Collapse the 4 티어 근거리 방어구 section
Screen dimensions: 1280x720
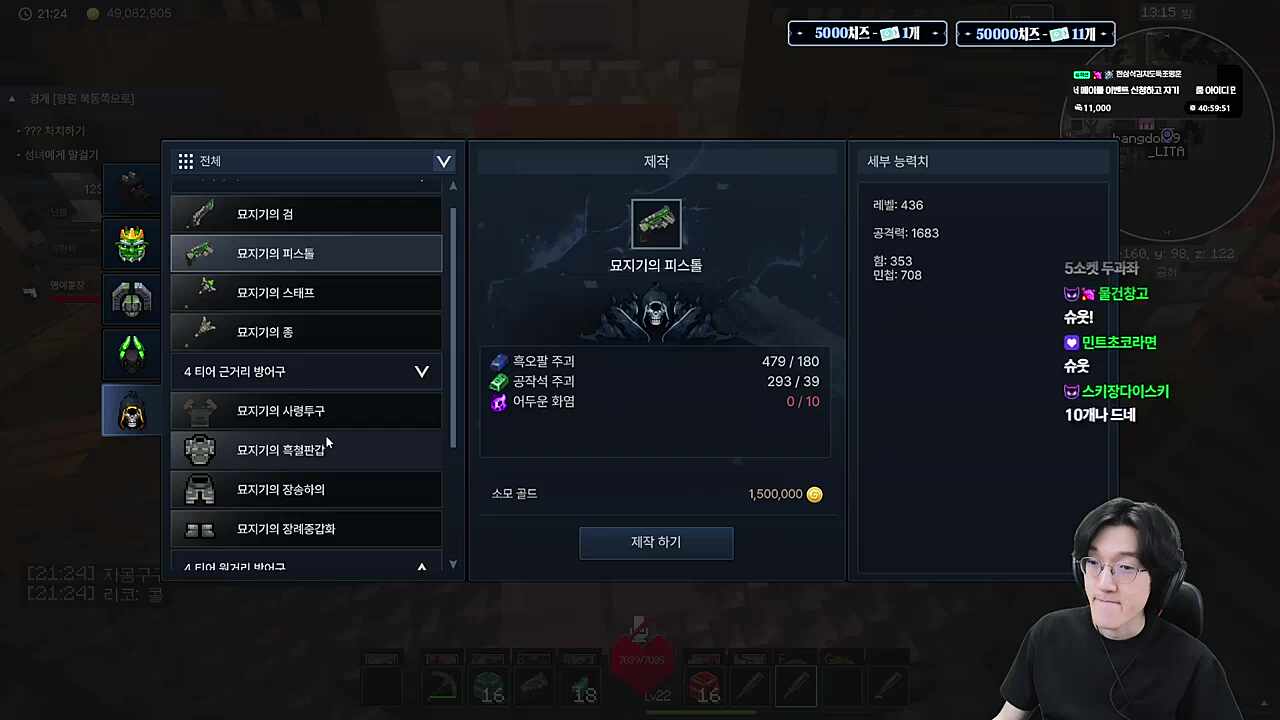(421, 371)
